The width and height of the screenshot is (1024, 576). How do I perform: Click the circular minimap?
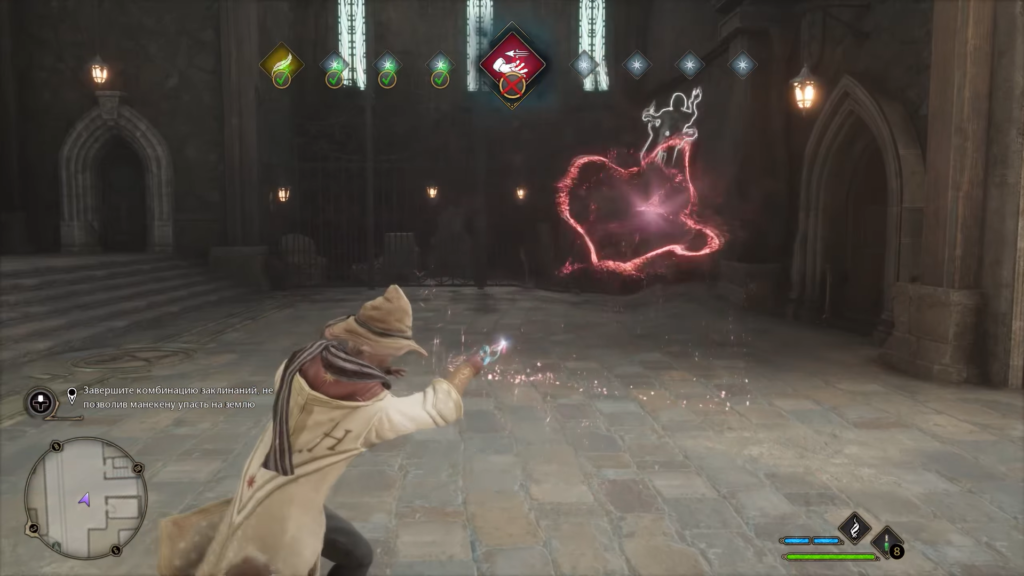[85, 497]
